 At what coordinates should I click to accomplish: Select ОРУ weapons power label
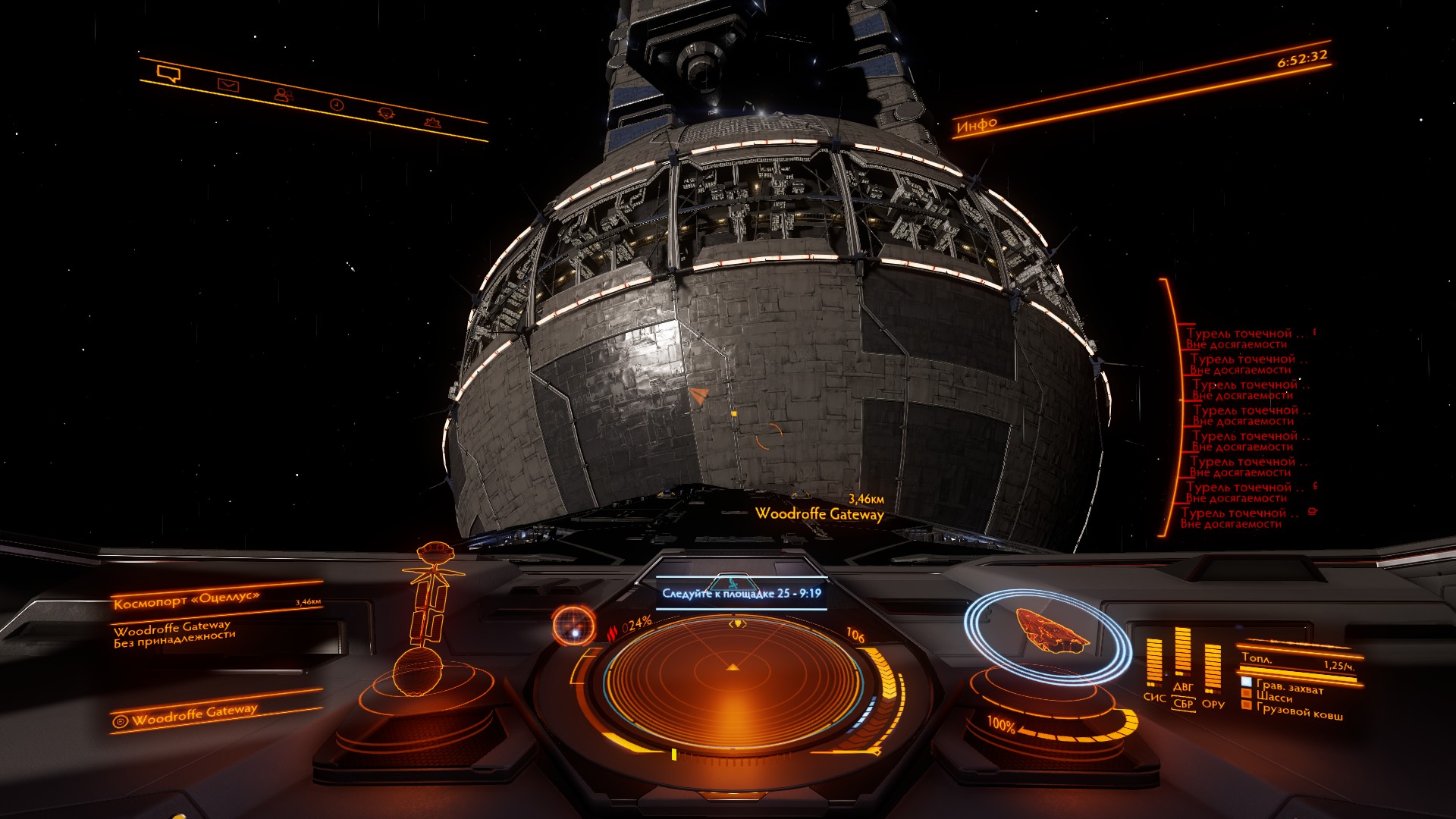[x=1213, y=704]
